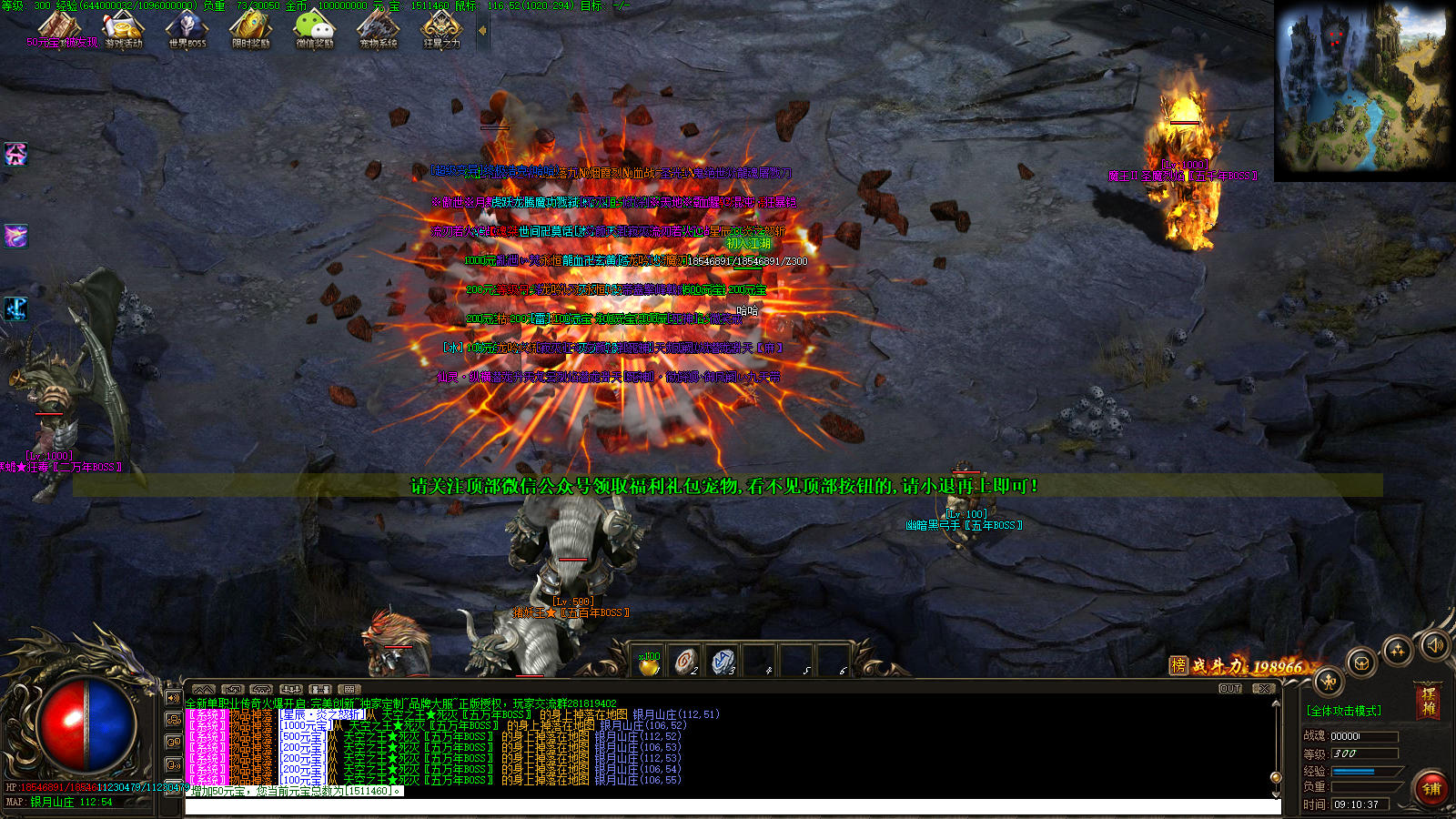
Task: Open the character equipment icon
Action: coord(1328,681)
